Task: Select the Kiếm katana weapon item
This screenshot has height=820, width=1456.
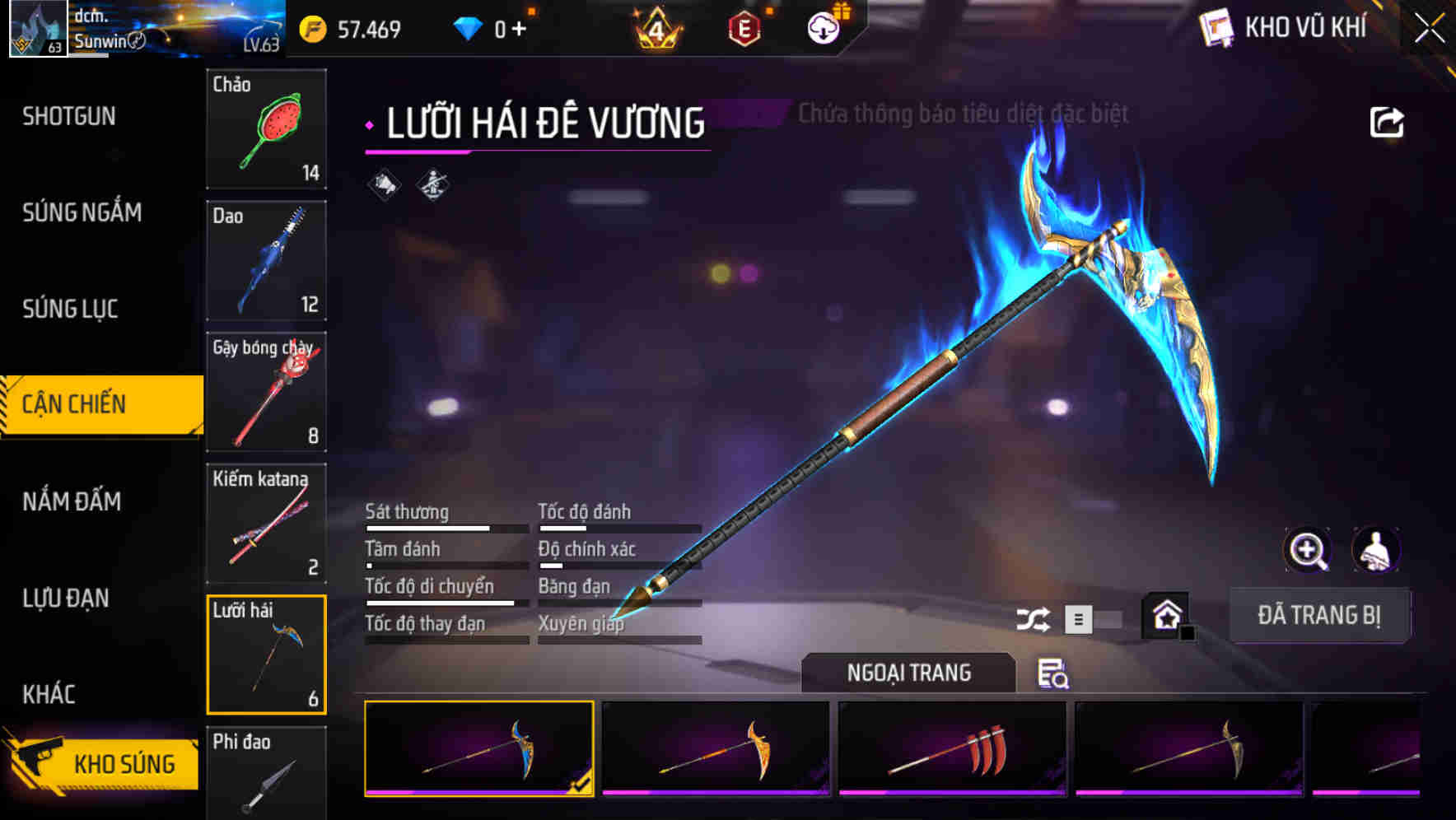Action: tap(266, 524)
